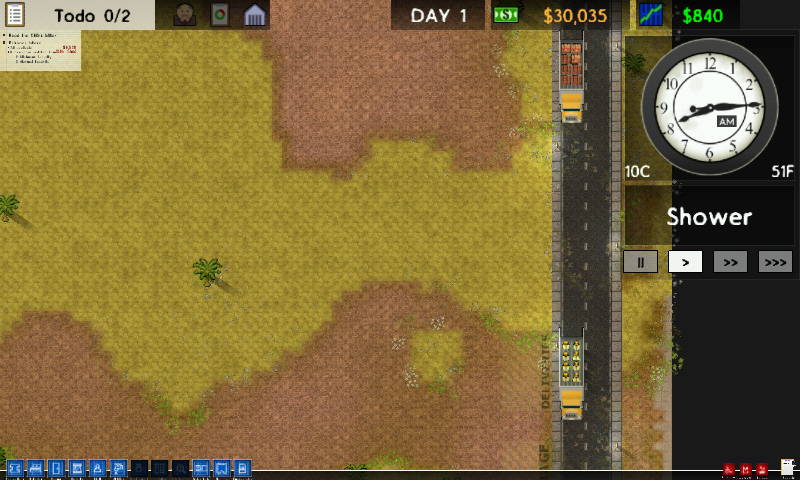
Task: Open the white clipboard icon at bottom right
Action: 787,467
